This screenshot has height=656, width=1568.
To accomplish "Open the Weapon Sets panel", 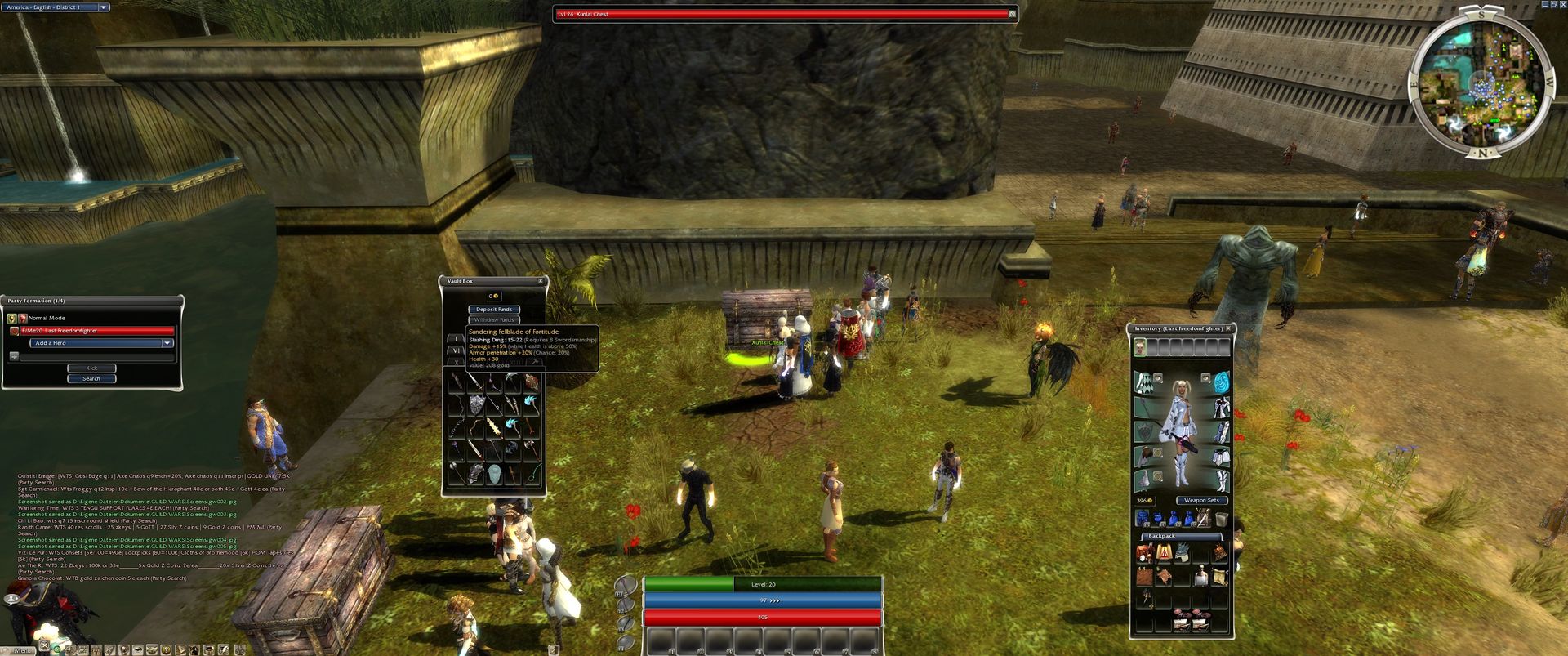I will (x=1201, y=500).
